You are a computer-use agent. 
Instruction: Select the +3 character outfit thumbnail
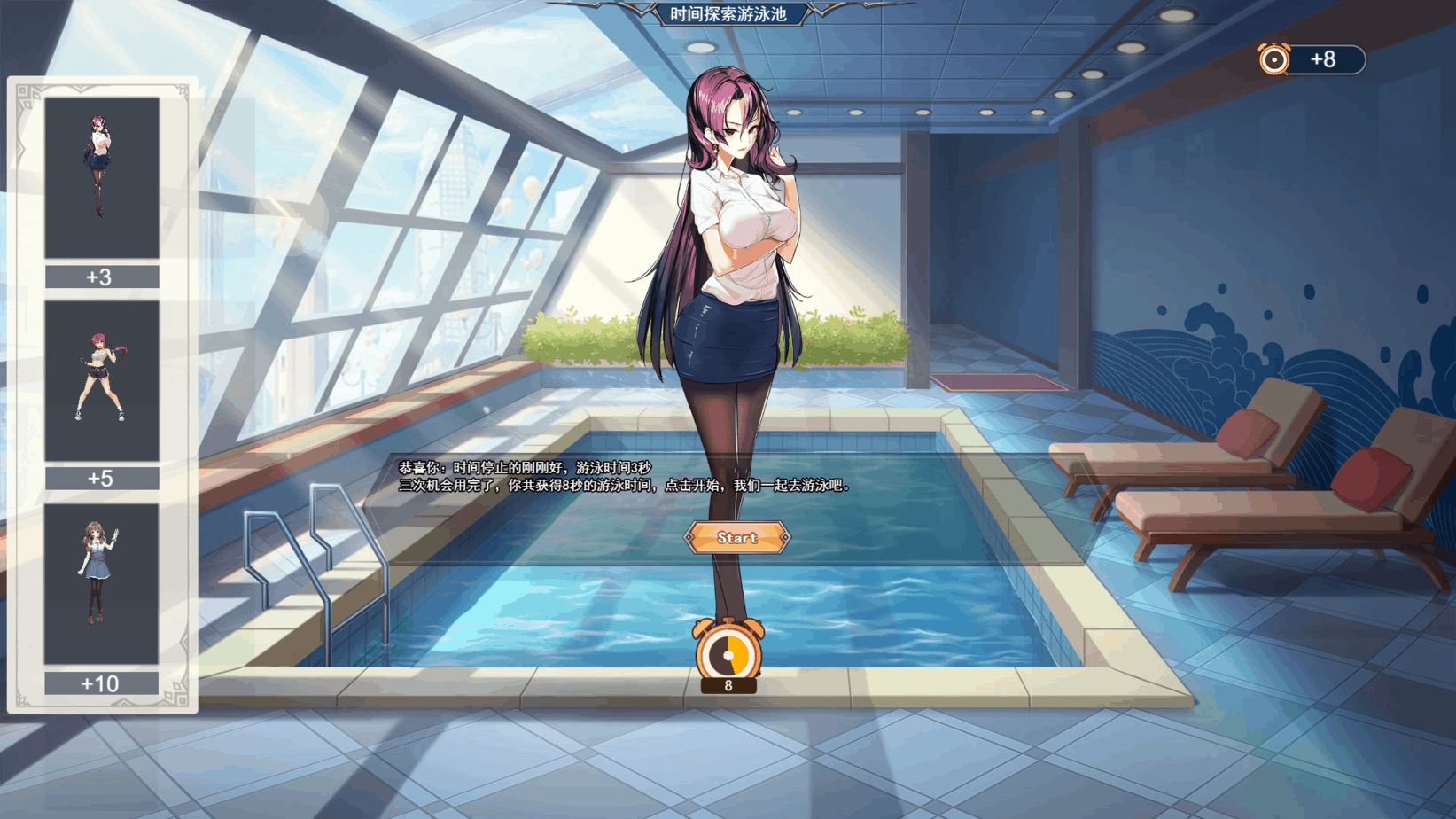pyautogui.click(x=102, y=178)
